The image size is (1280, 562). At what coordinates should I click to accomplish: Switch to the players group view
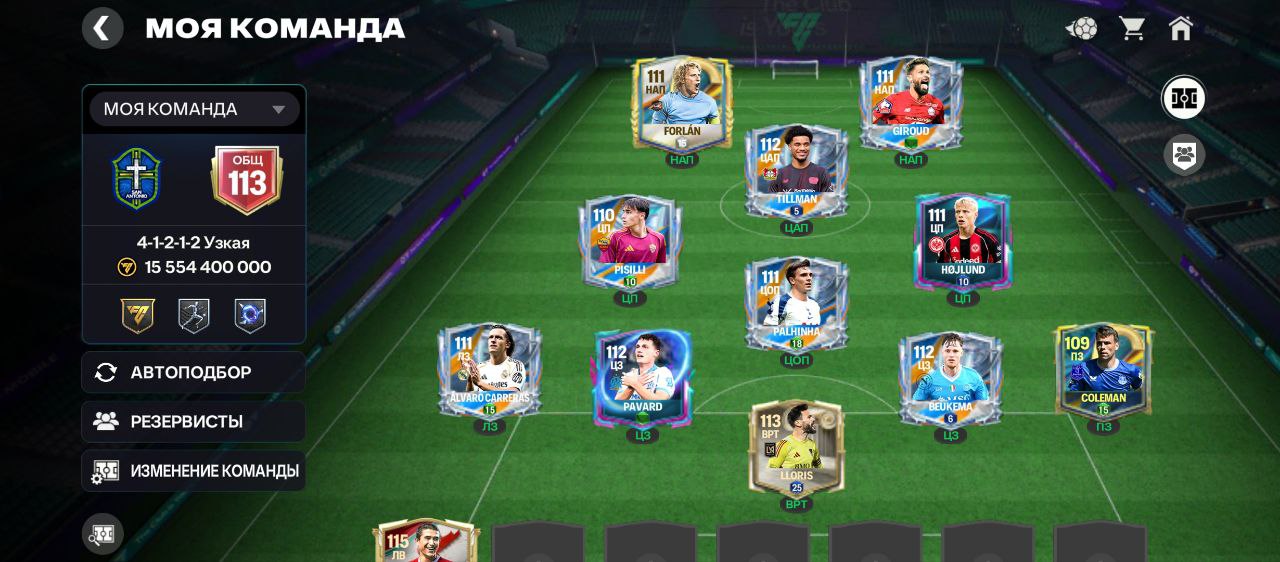click(x=1183, y=155)
